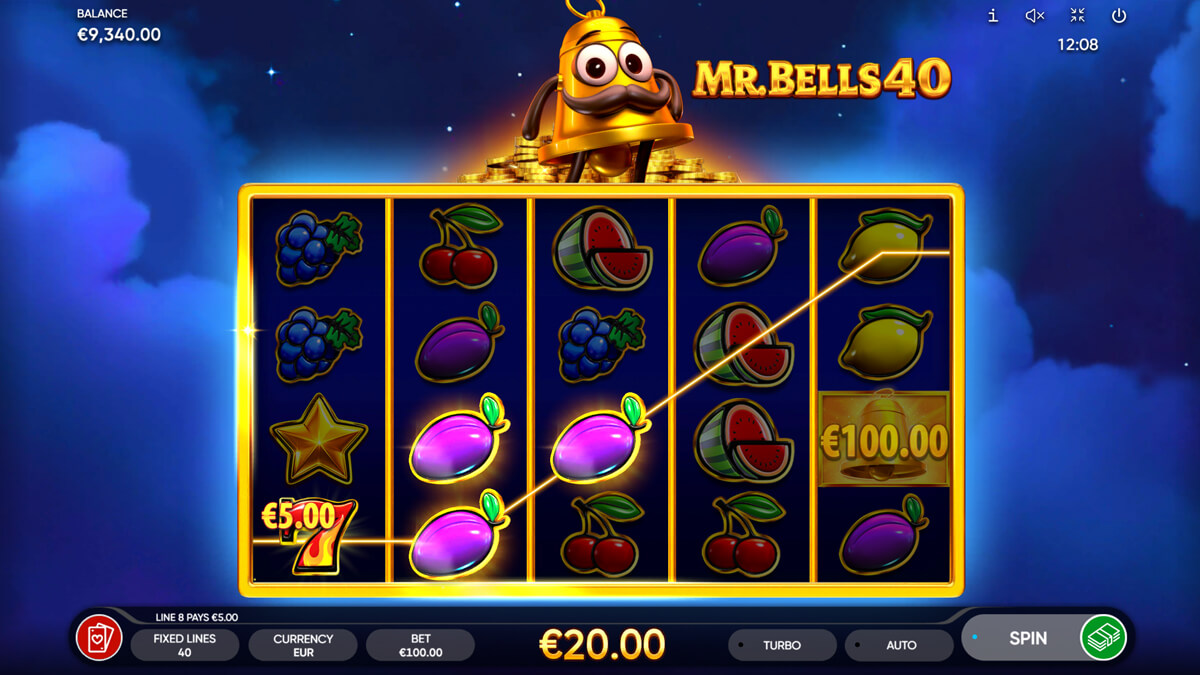Click the Fixed Lines 40 button
This screenshot has height=675, width=1200.
(x=184, y=645)
